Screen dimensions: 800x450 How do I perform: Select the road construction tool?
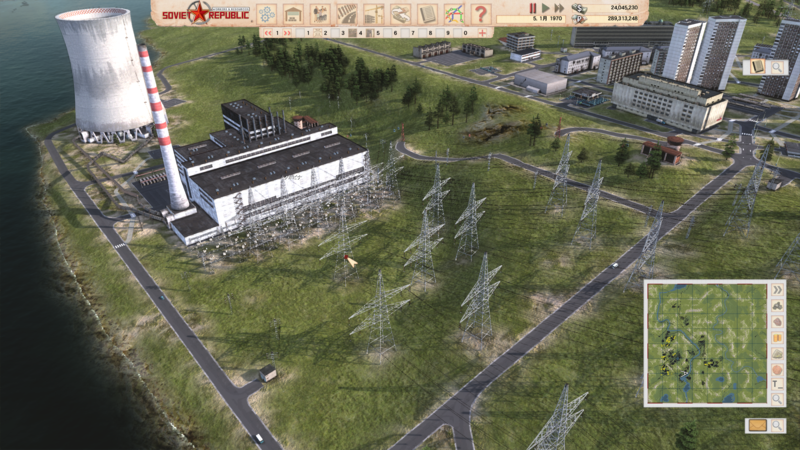(347, 14)
